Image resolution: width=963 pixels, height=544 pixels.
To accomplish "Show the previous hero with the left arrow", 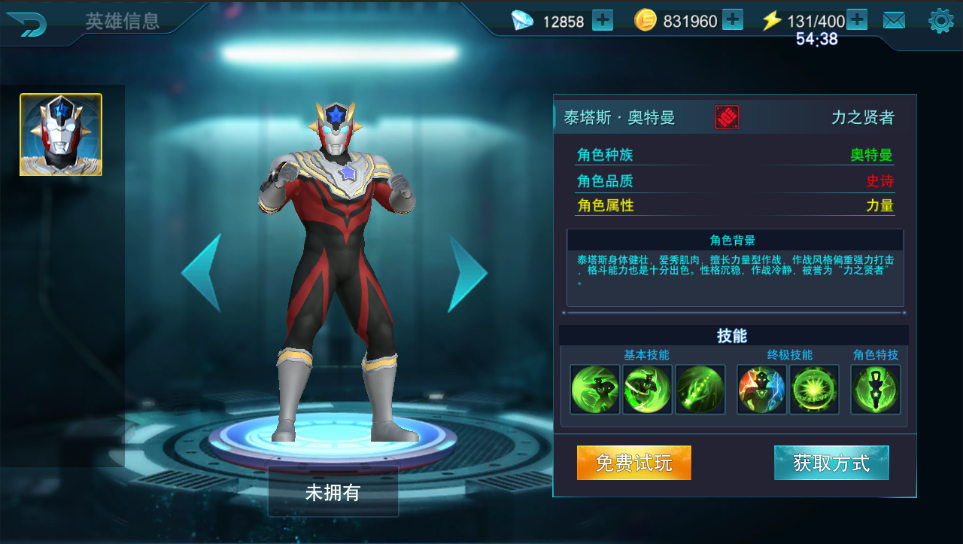I will tap(202, 272).
